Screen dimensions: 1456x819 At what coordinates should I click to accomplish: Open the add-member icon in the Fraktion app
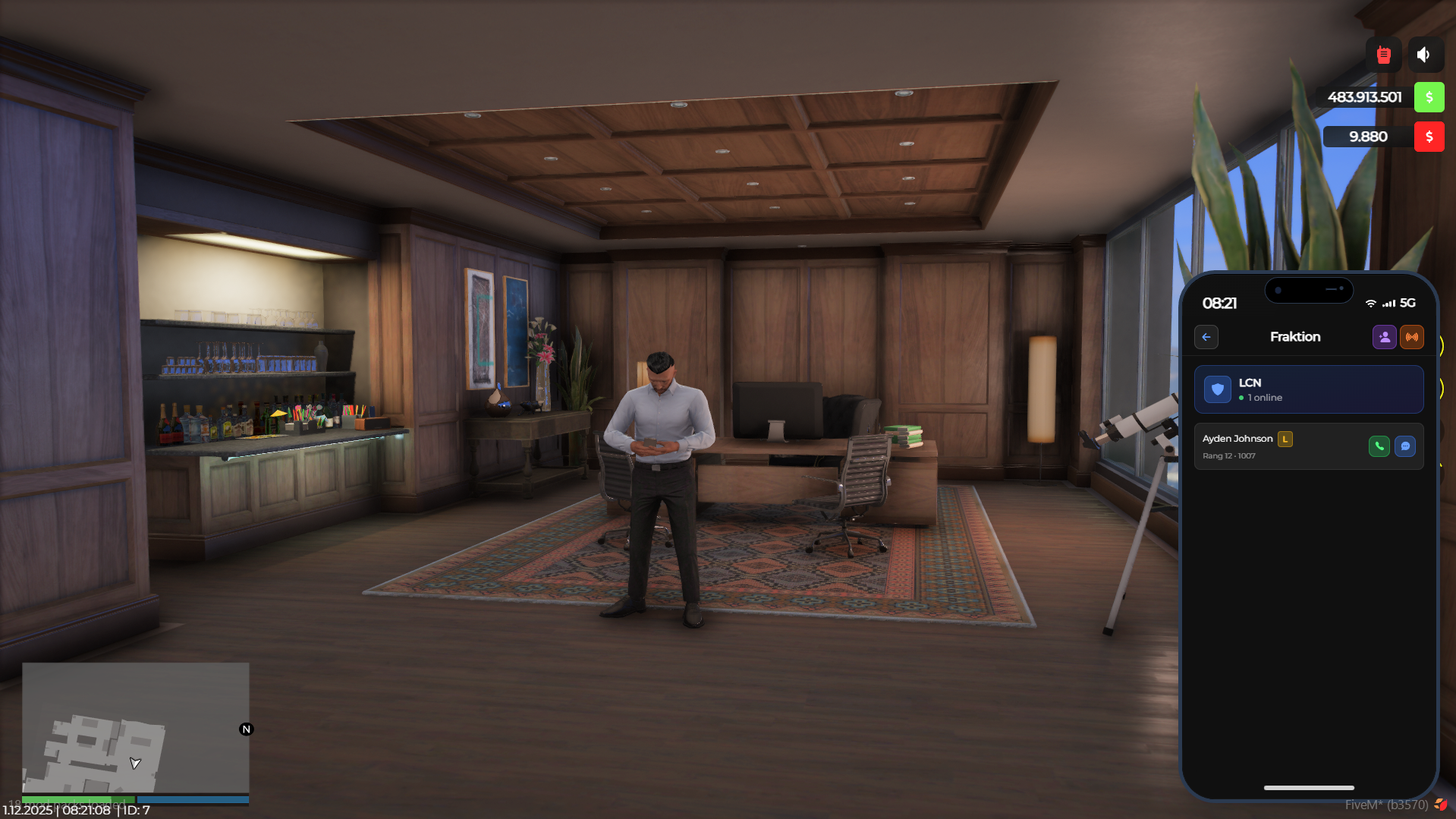(x=1384, y=337)
